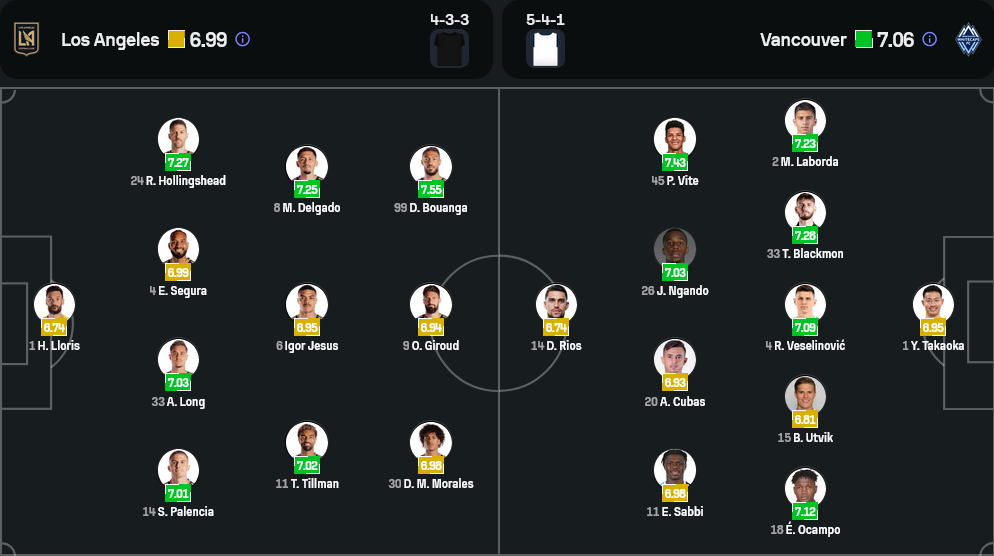This screenshot has height=556, width=994.
Task: Open D. Bouanga's player card
Action: tap(431, 167)
